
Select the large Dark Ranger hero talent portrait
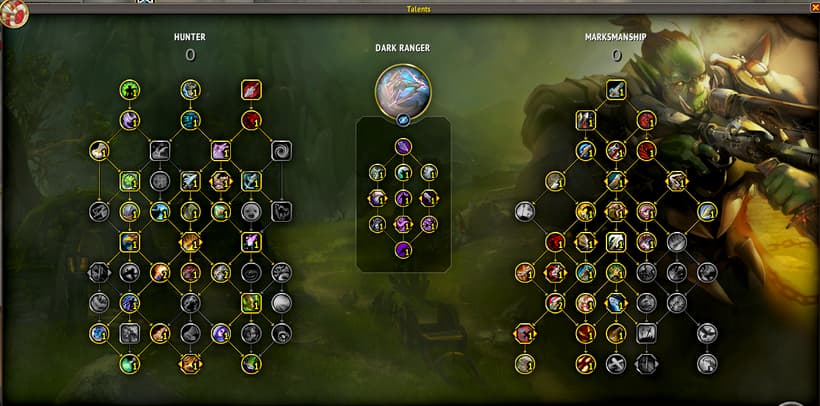pyautogui.click(x=403, y=91)
